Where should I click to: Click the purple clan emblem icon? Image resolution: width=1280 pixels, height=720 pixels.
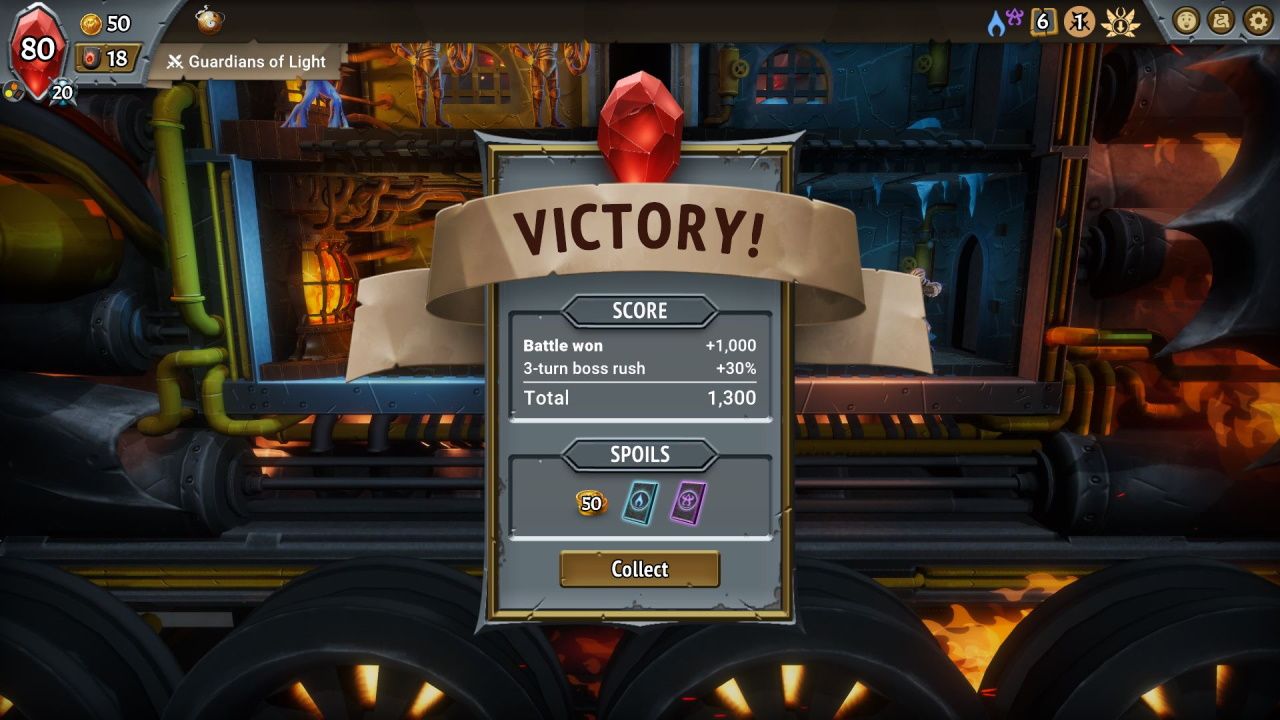tap(1015, 15)
